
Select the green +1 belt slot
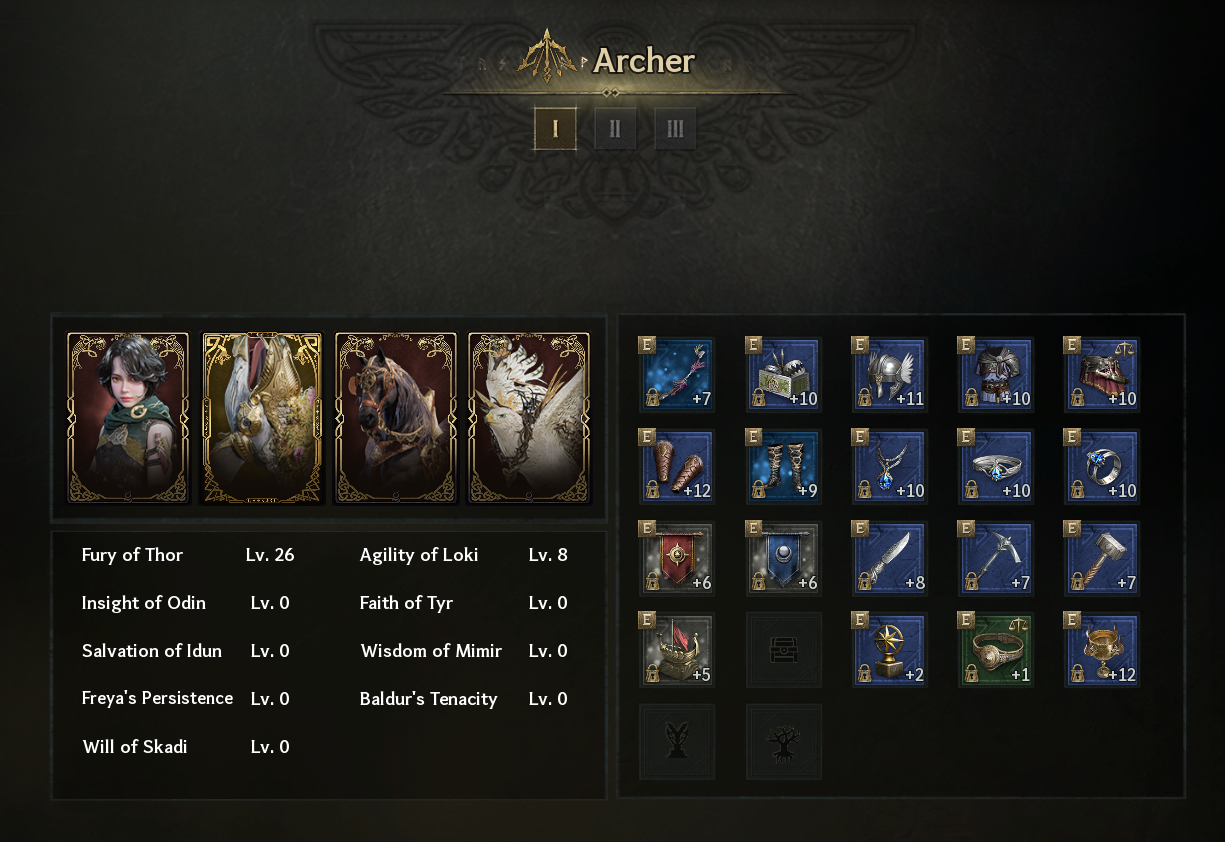pos(996,651)
